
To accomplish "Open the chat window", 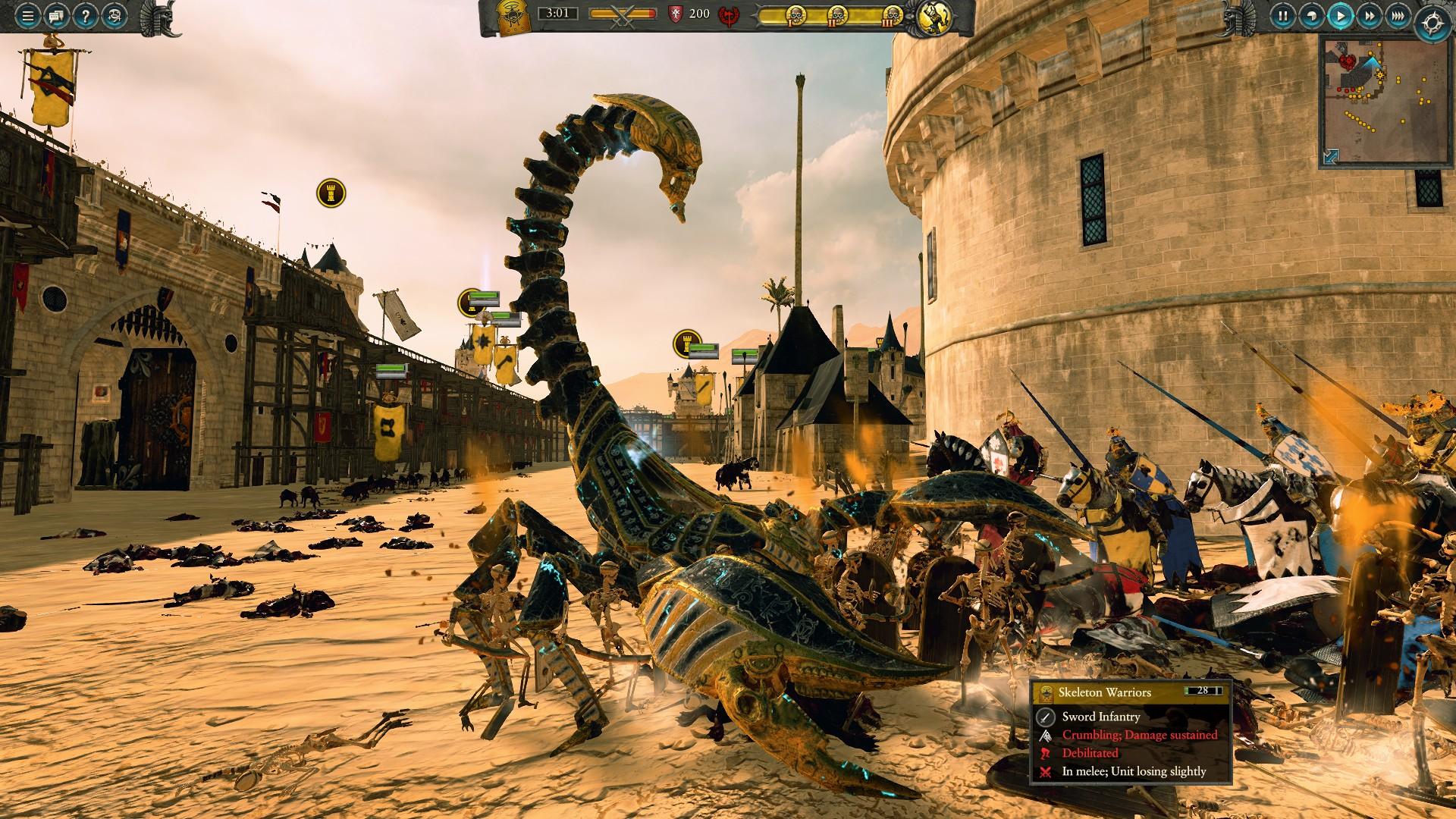I will pos(56,15).
